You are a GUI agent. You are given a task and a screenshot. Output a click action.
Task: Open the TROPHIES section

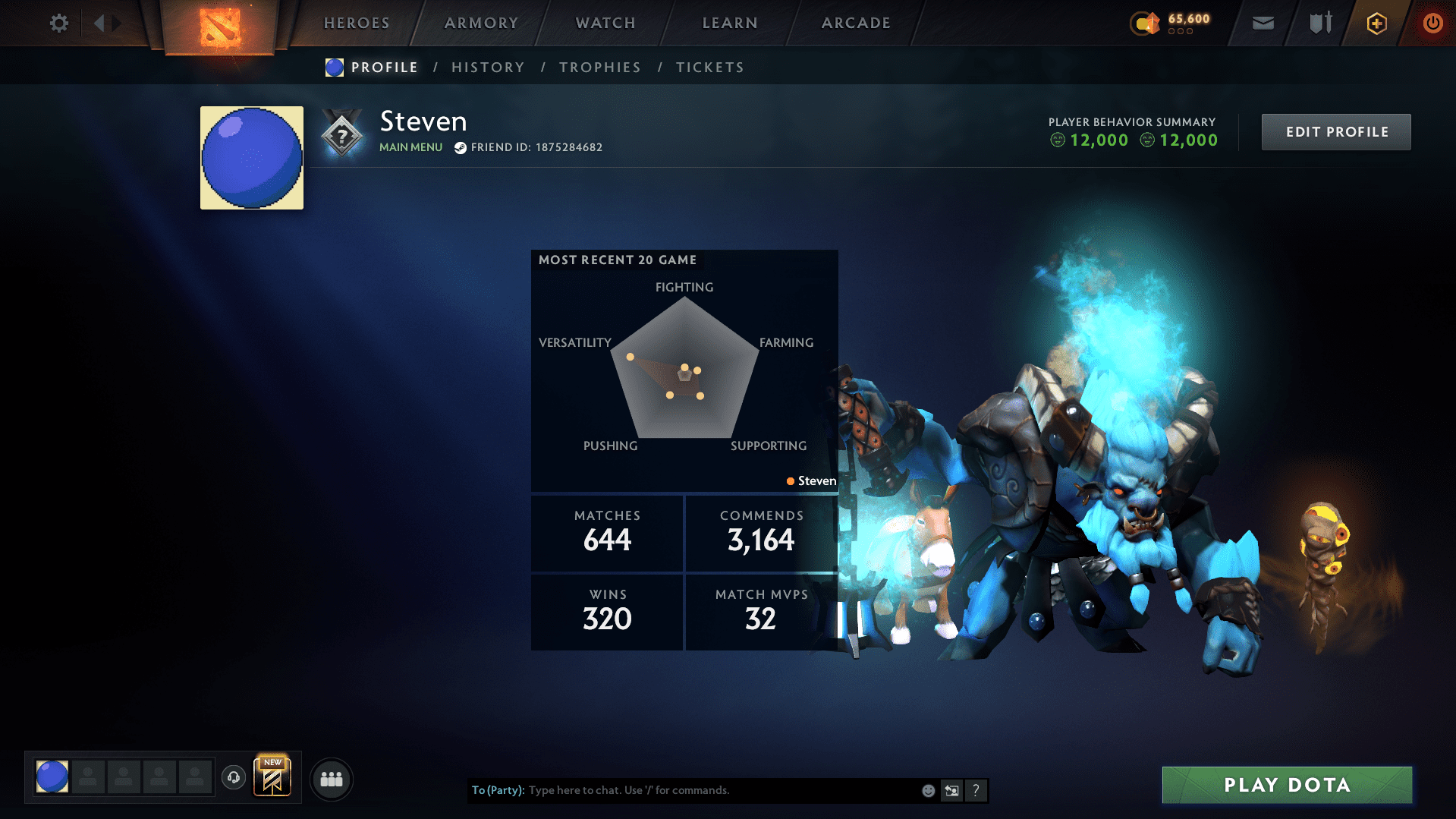click(x=599, y=67)
